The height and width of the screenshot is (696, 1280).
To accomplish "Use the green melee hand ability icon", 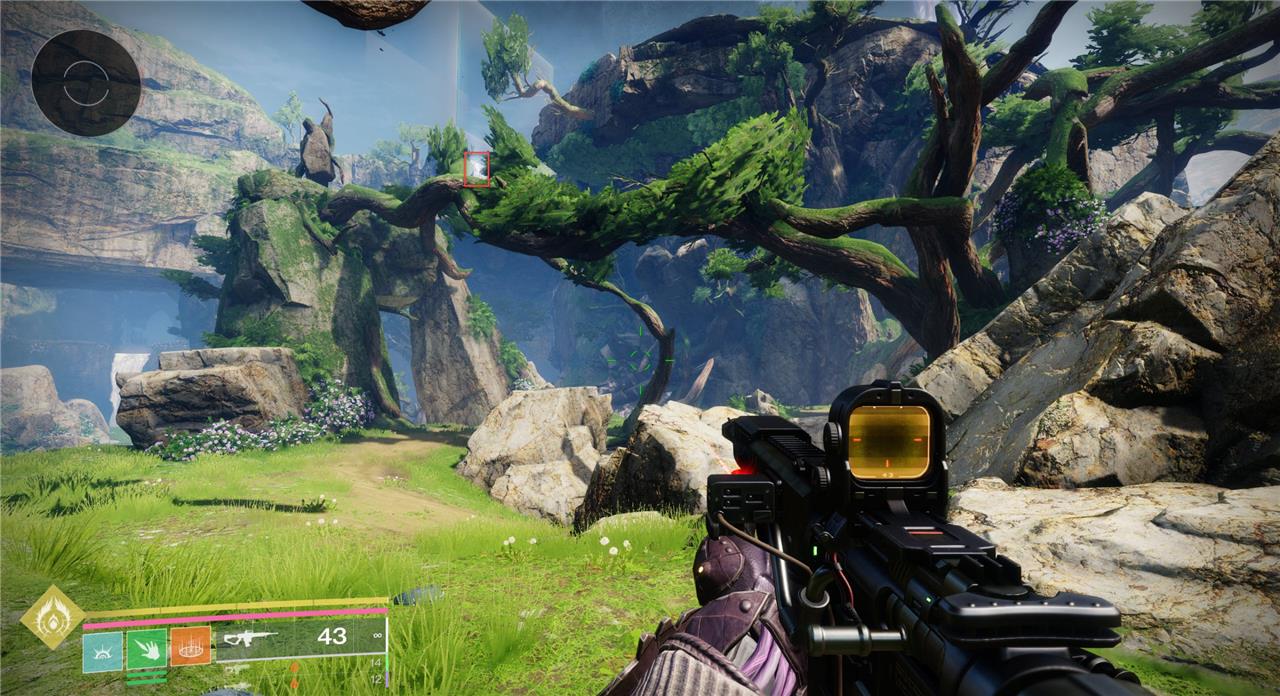I will (146, 649).
